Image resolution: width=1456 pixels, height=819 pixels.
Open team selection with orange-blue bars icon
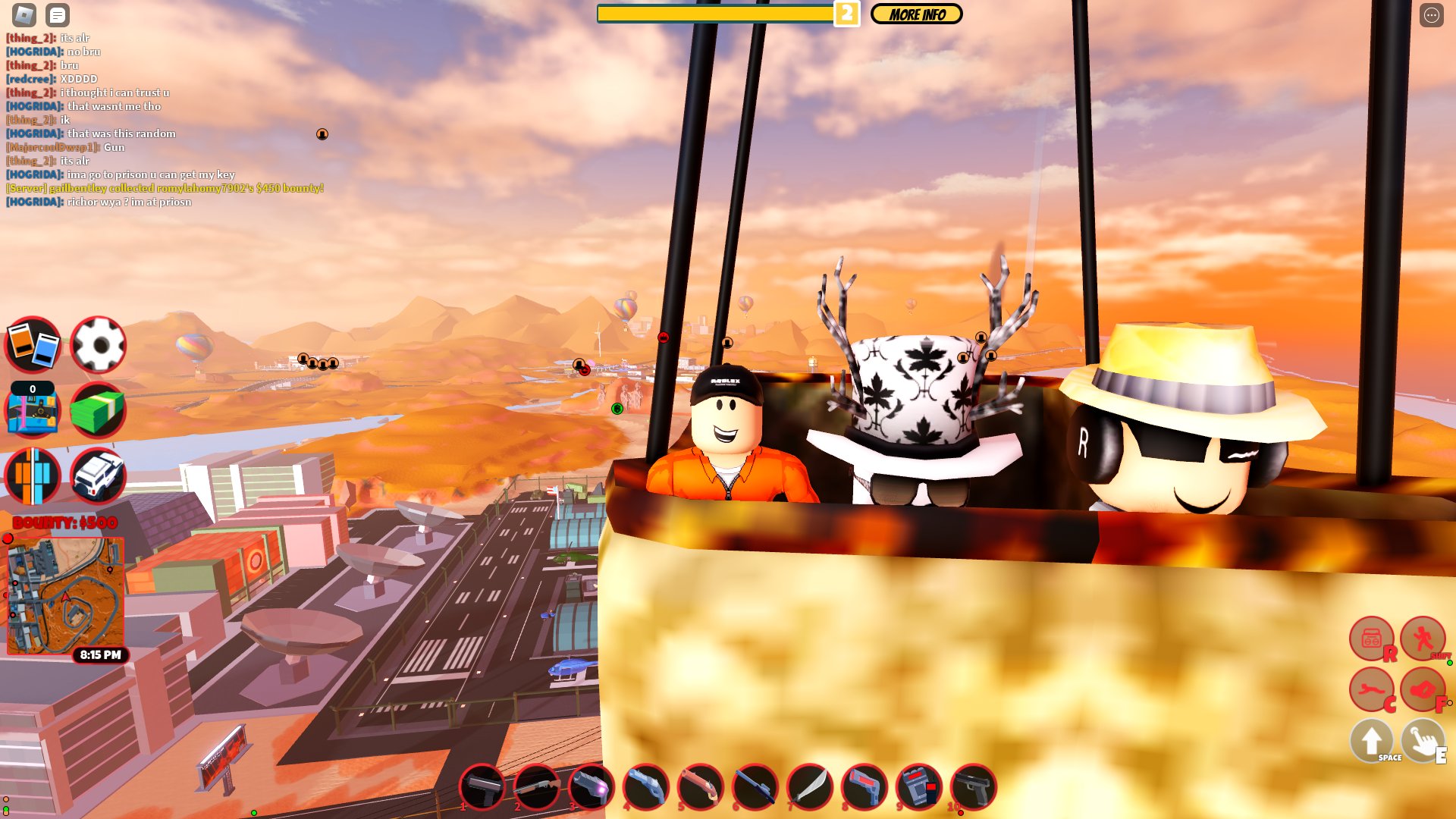pos(32,476)
